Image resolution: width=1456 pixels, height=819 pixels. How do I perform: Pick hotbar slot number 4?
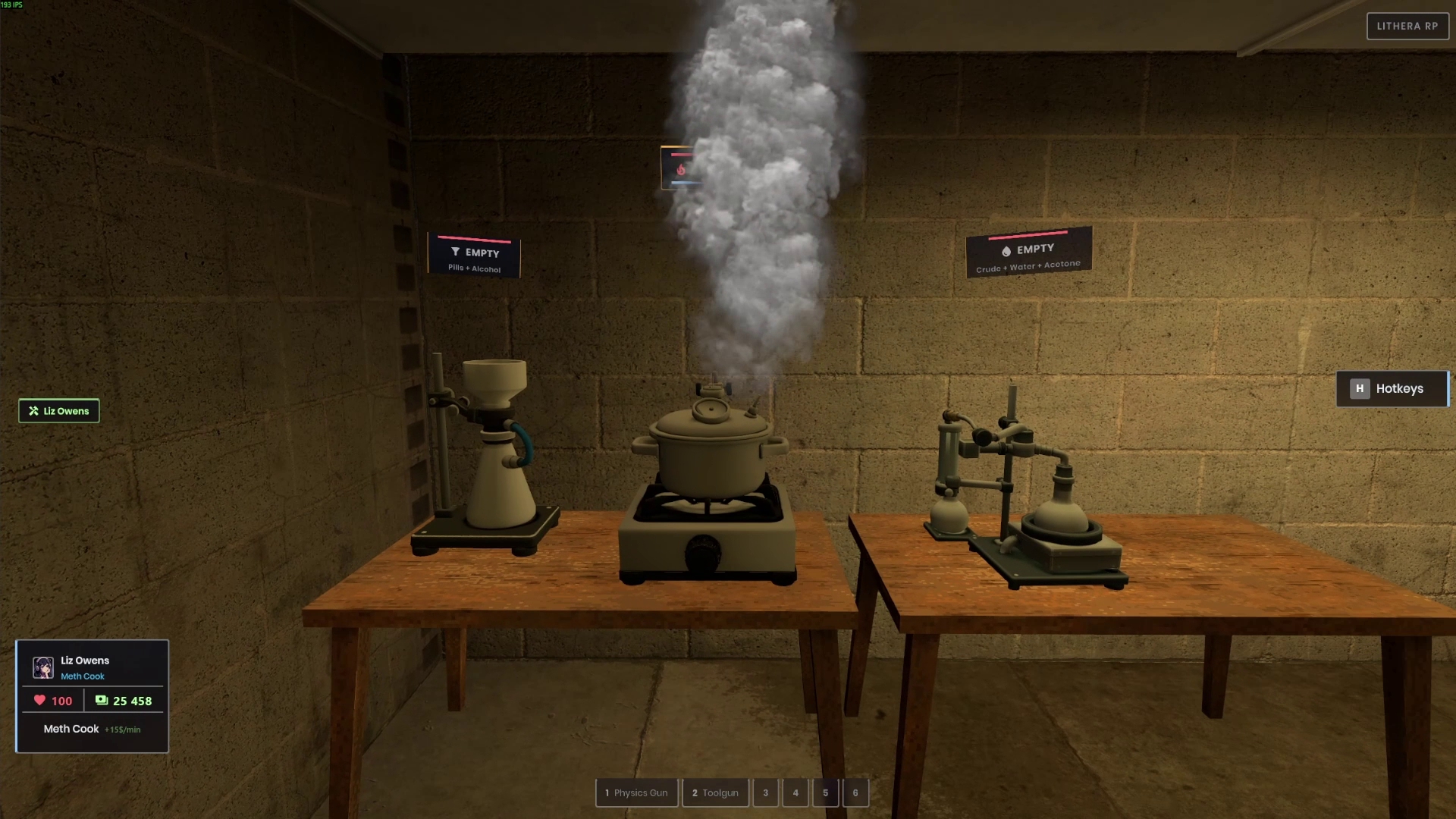pos(795,792)
